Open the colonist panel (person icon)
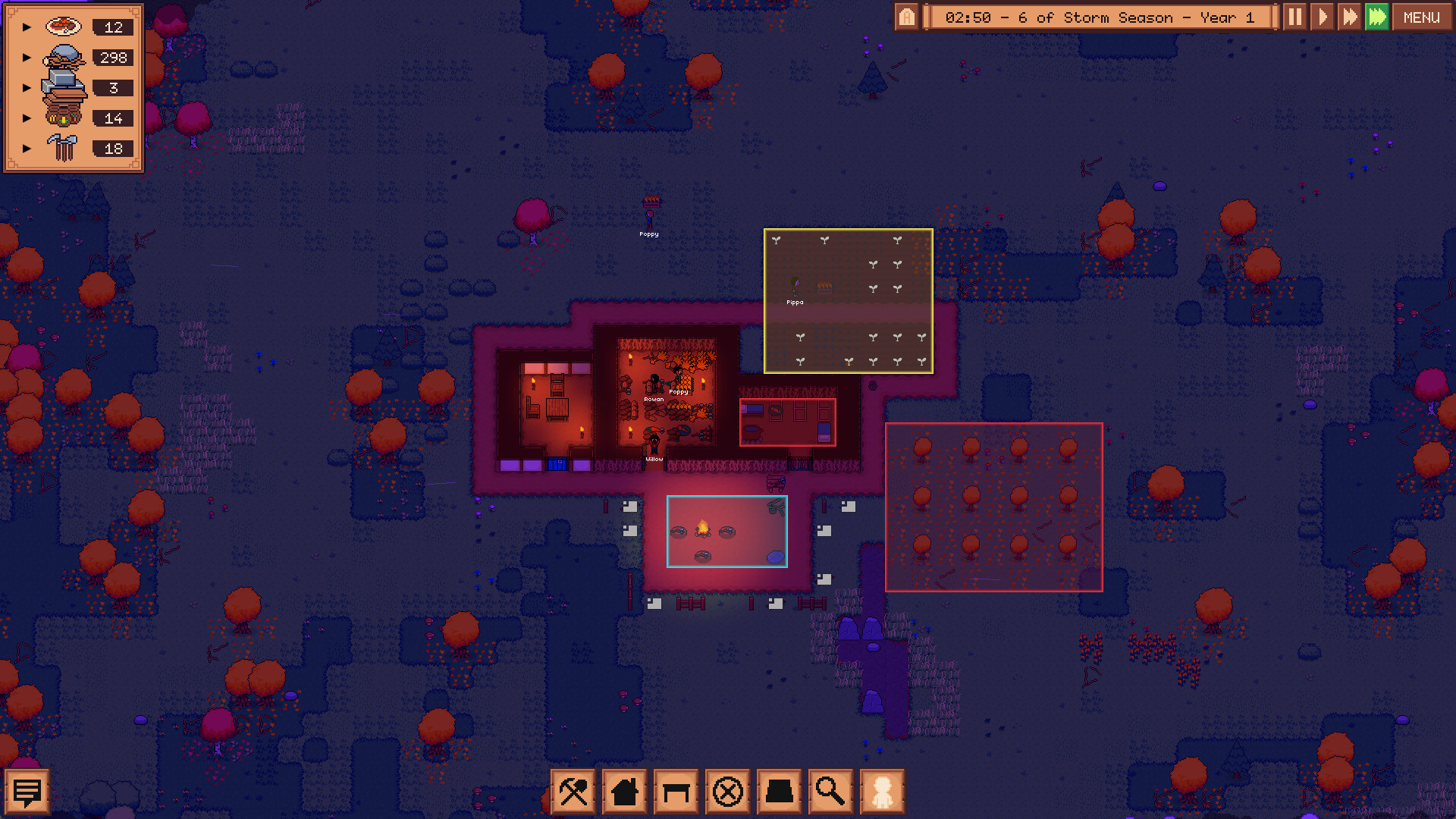This screenshot has height=819, width=1456. point(882,791)
